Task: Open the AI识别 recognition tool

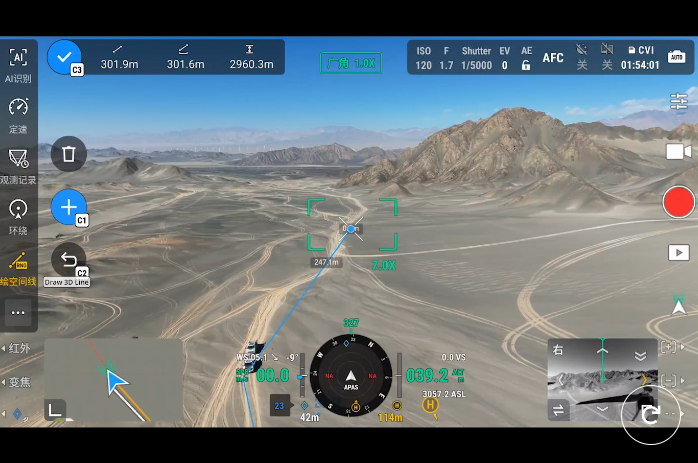Action: tap(18, 64)
